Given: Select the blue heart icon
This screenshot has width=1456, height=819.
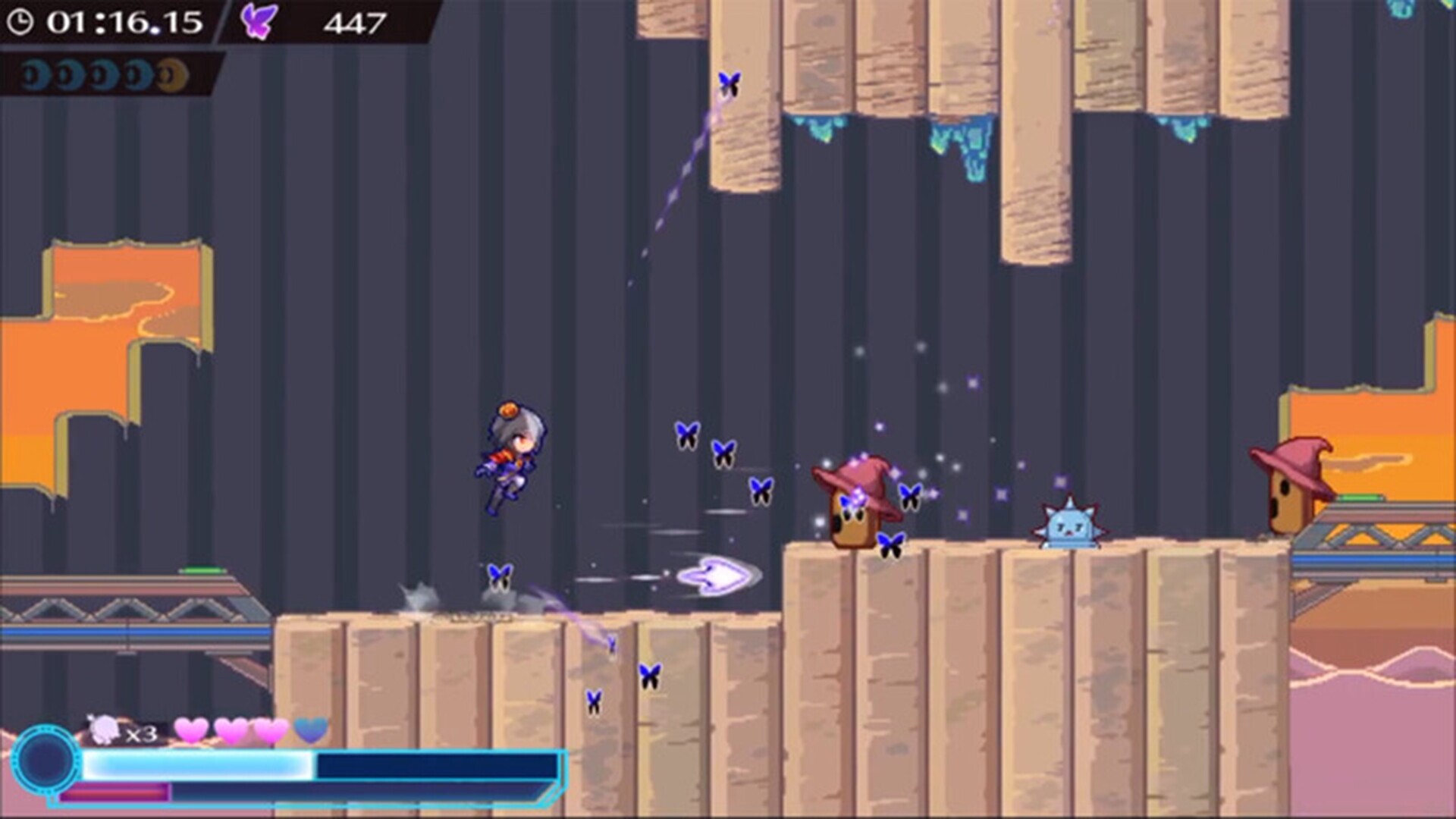Looking at the screenshot, I should (x=310, y=730).
